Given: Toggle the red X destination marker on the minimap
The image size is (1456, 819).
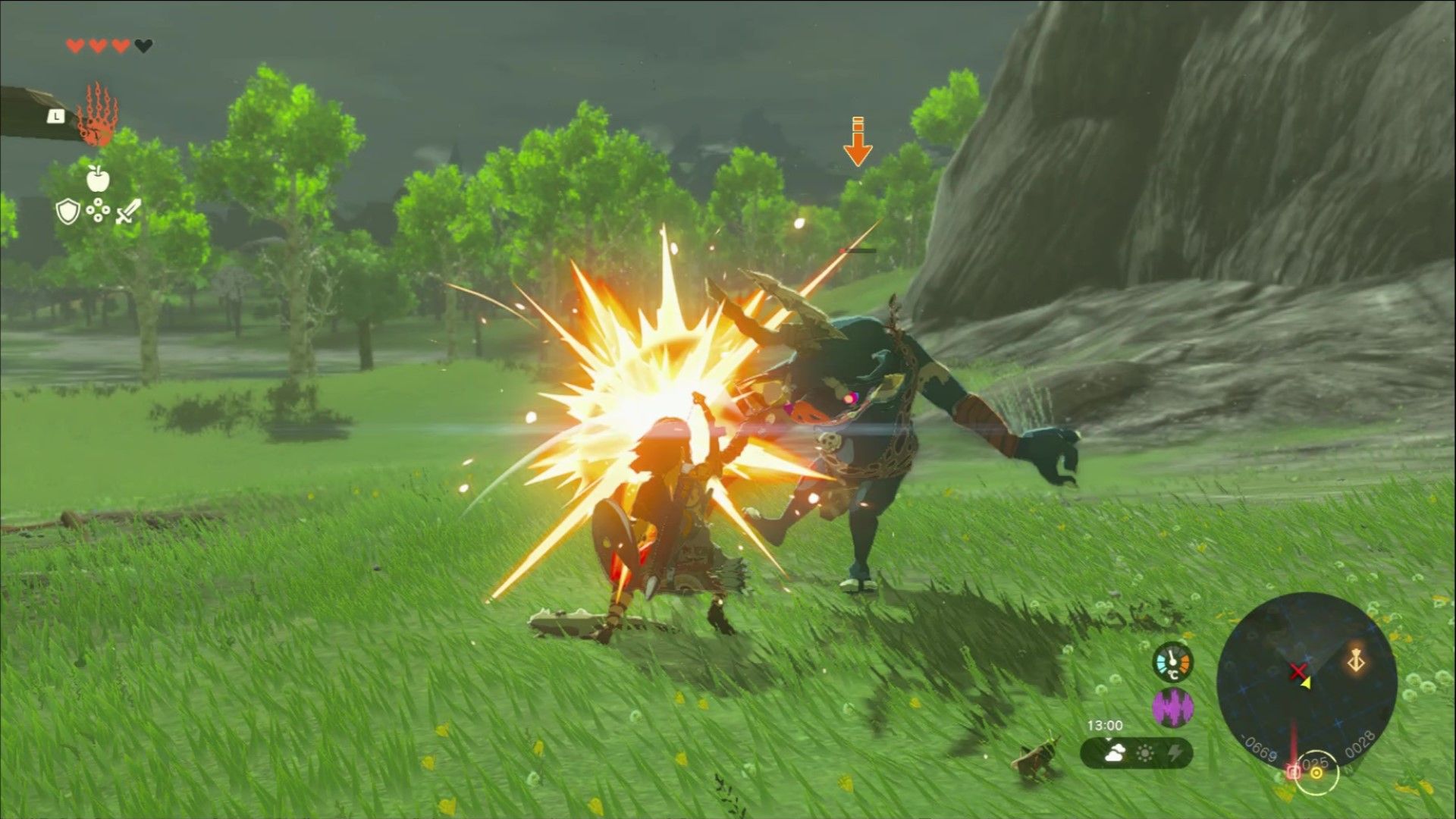Looking at the screenshot, I should (x=1298, y=670).
